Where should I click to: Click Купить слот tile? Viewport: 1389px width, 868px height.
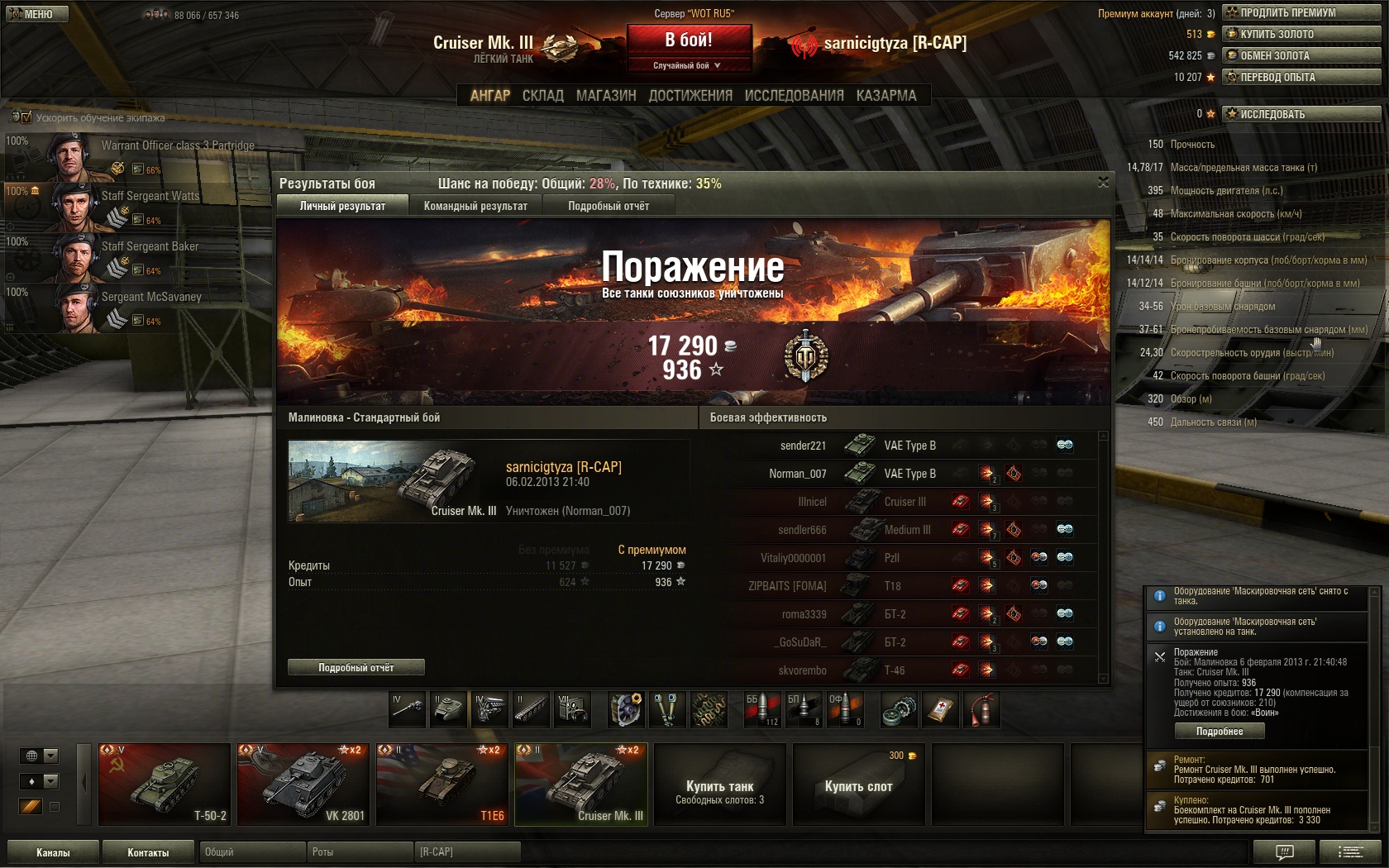pos(858,784)
